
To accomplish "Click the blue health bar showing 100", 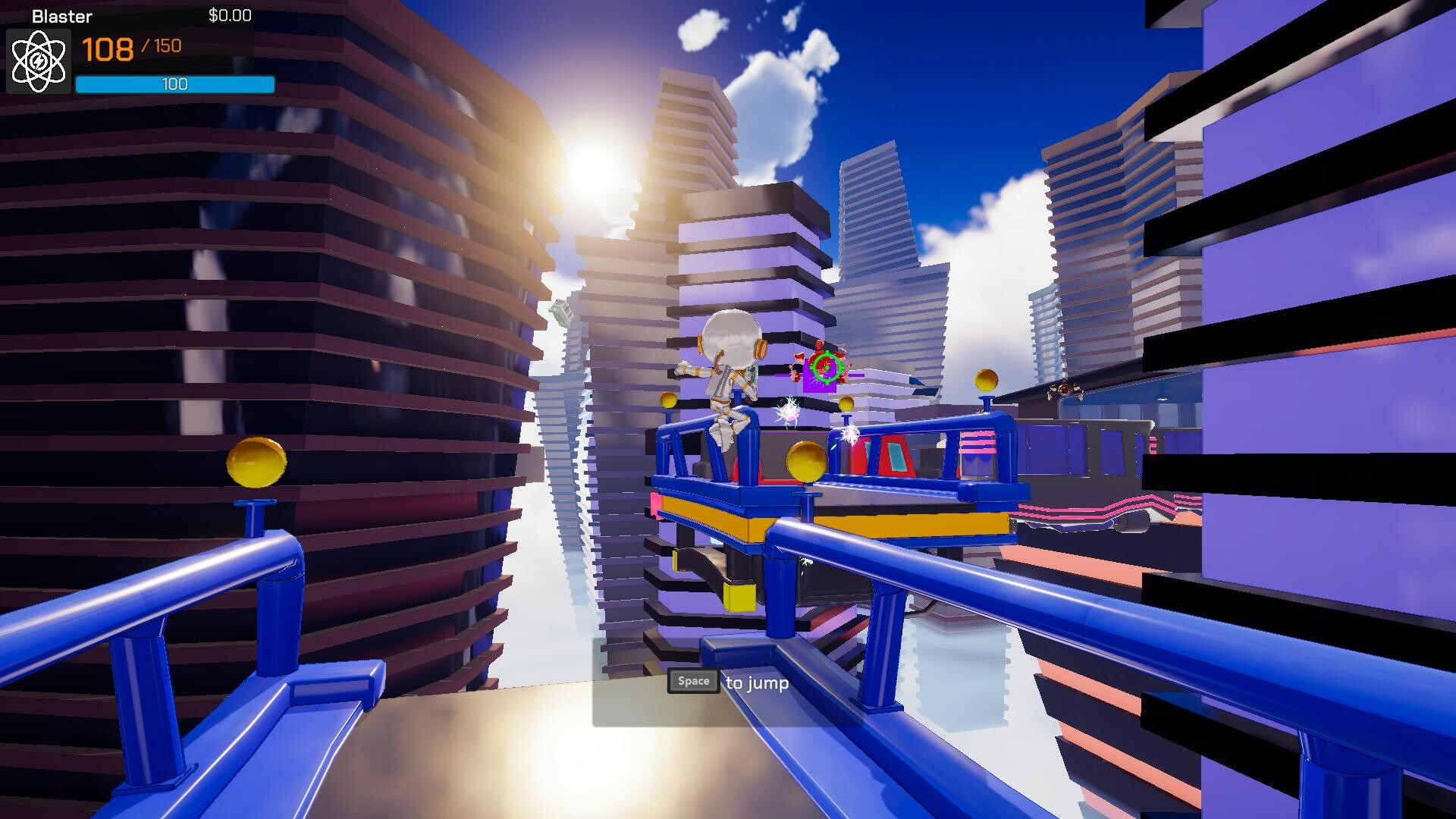I will coord(174,83).
